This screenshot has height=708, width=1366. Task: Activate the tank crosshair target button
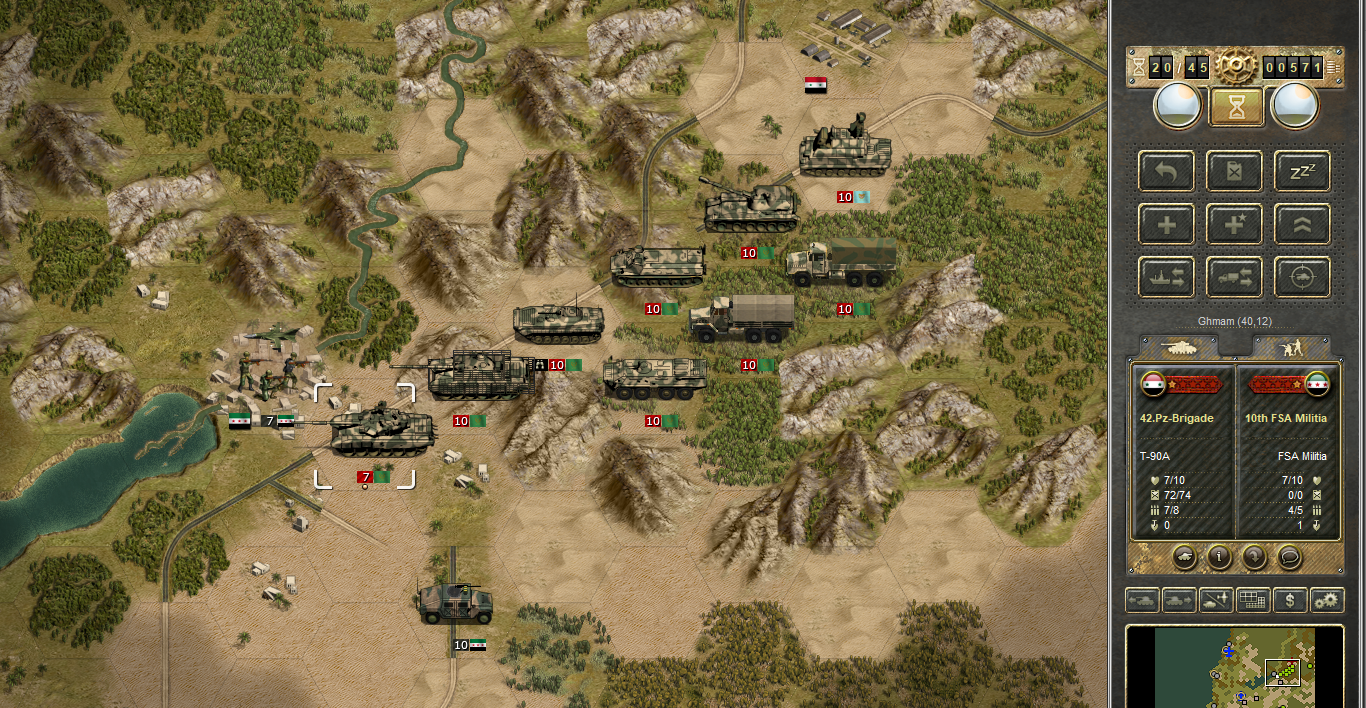tap(1302, 277)
